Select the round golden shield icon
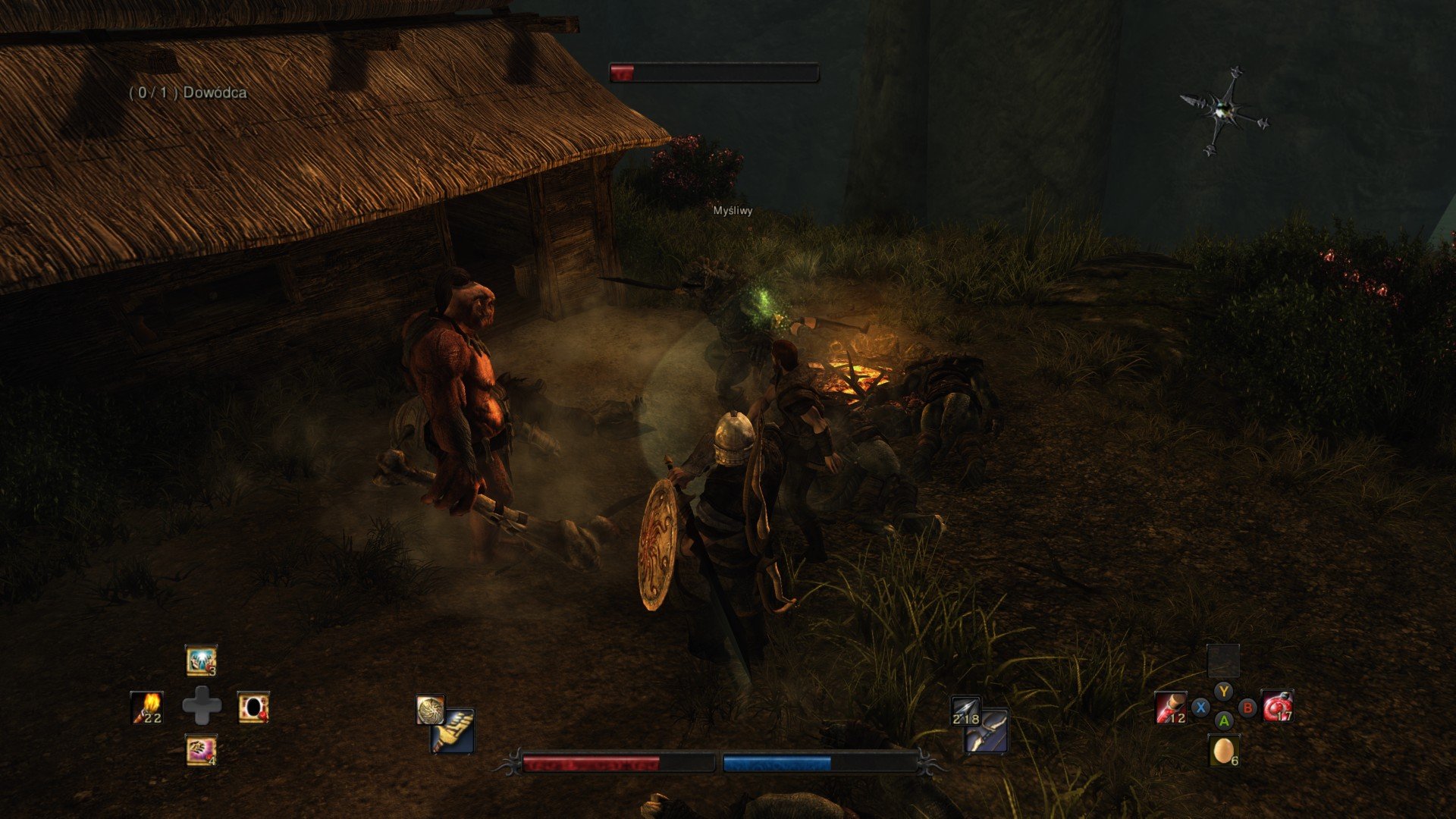 point(429,710)
